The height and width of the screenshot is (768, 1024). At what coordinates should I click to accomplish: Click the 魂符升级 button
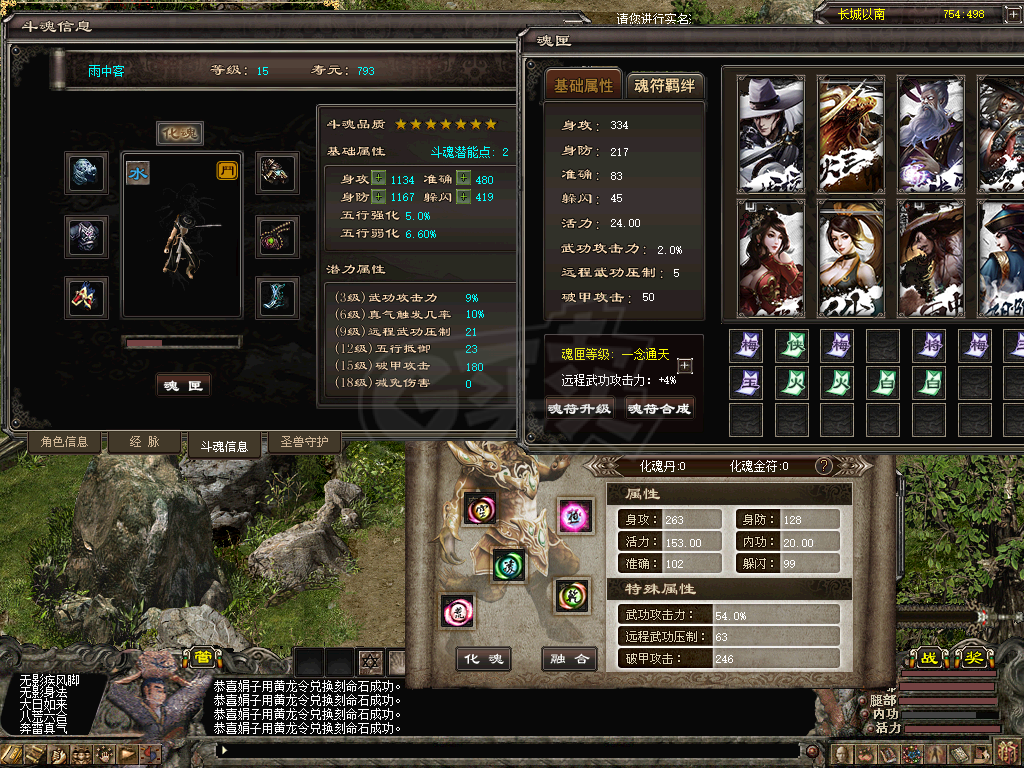point(580,409)
